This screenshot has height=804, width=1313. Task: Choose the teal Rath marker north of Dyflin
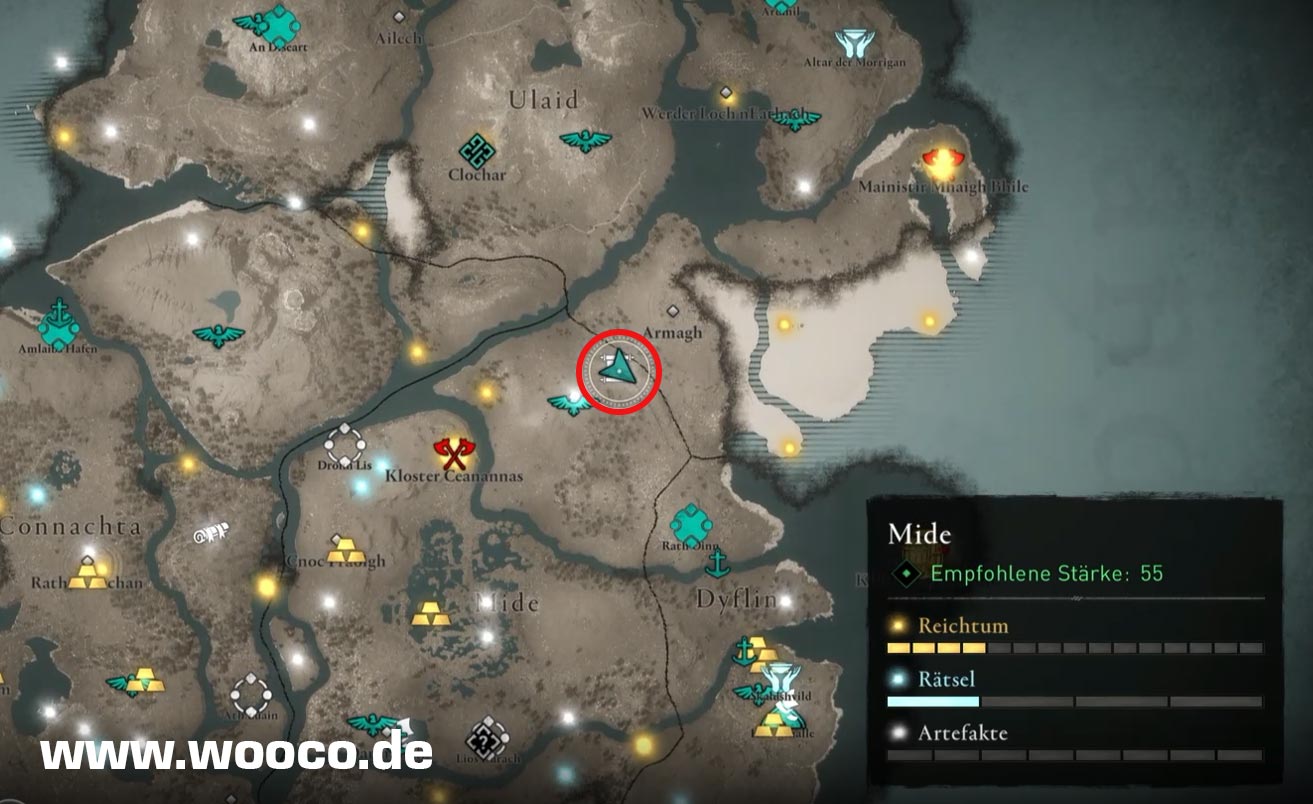[691, 523]
